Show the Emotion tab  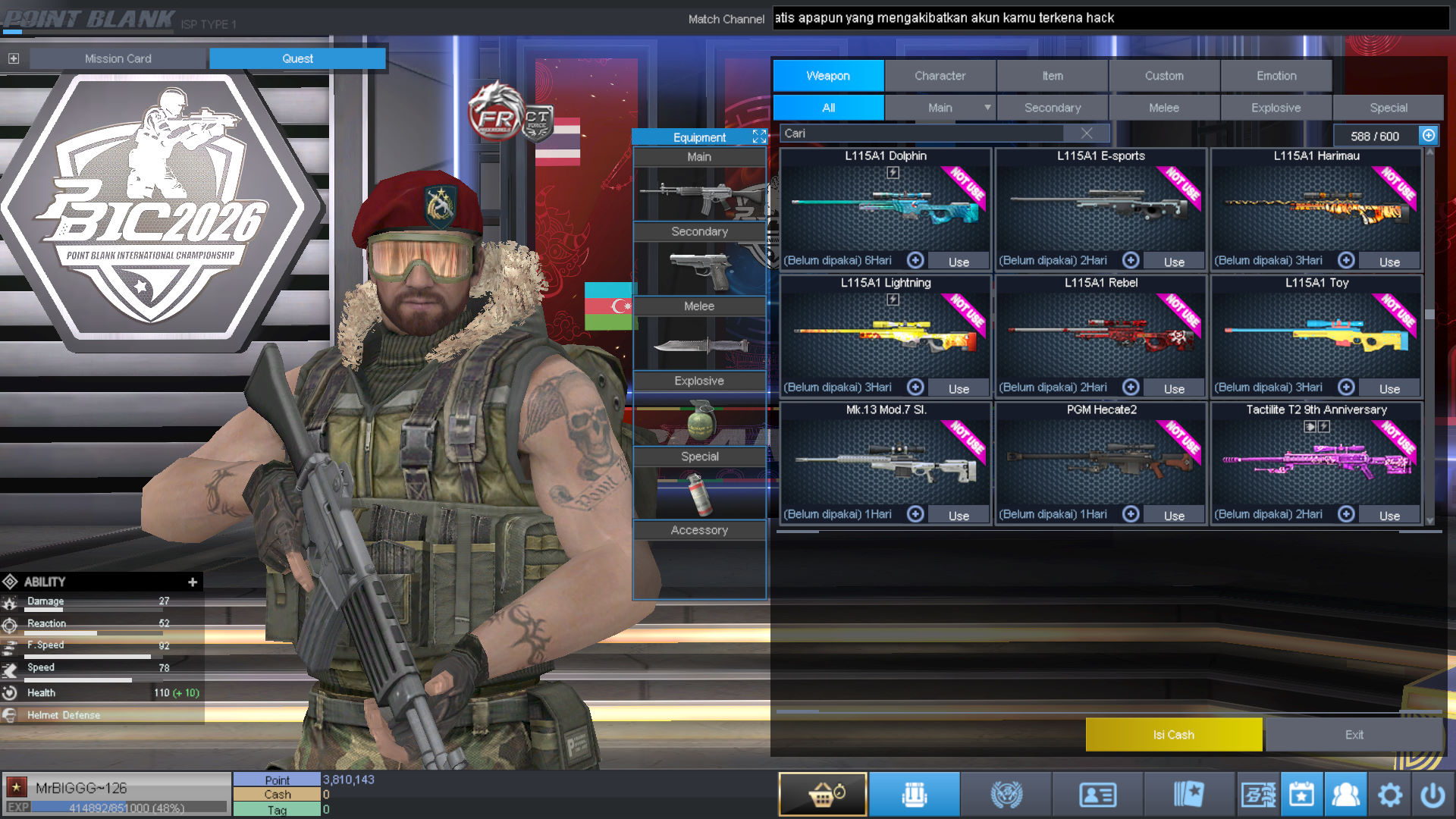[1276, 76]
